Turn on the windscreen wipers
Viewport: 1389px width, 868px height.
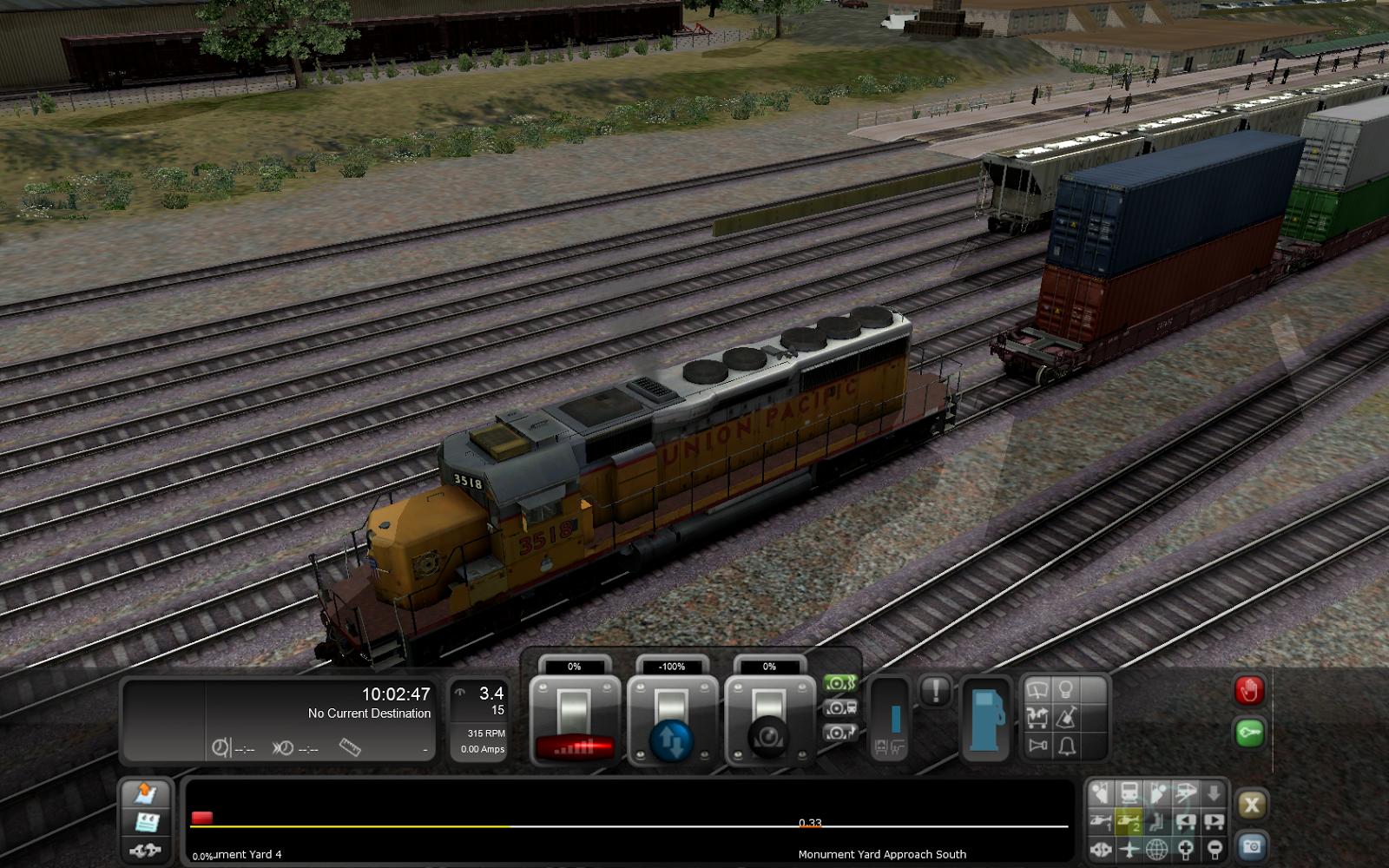(x=1037, y=690)
